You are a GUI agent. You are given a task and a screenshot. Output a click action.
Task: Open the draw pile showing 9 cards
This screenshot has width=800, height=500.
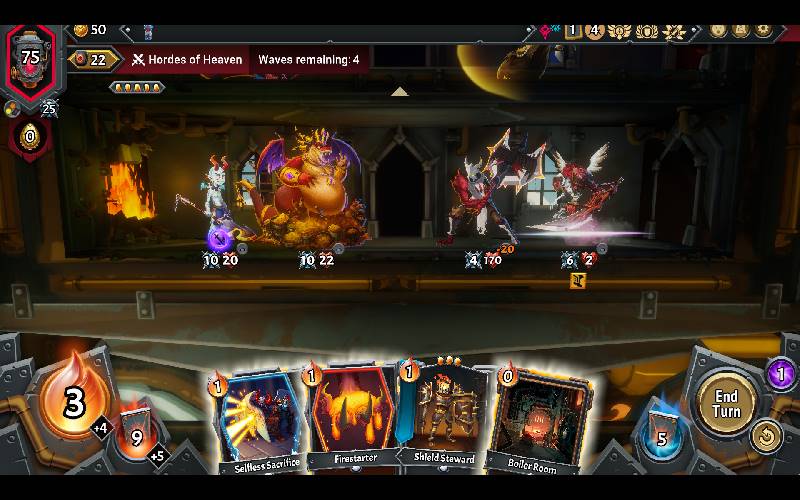[x=137, y=435]
